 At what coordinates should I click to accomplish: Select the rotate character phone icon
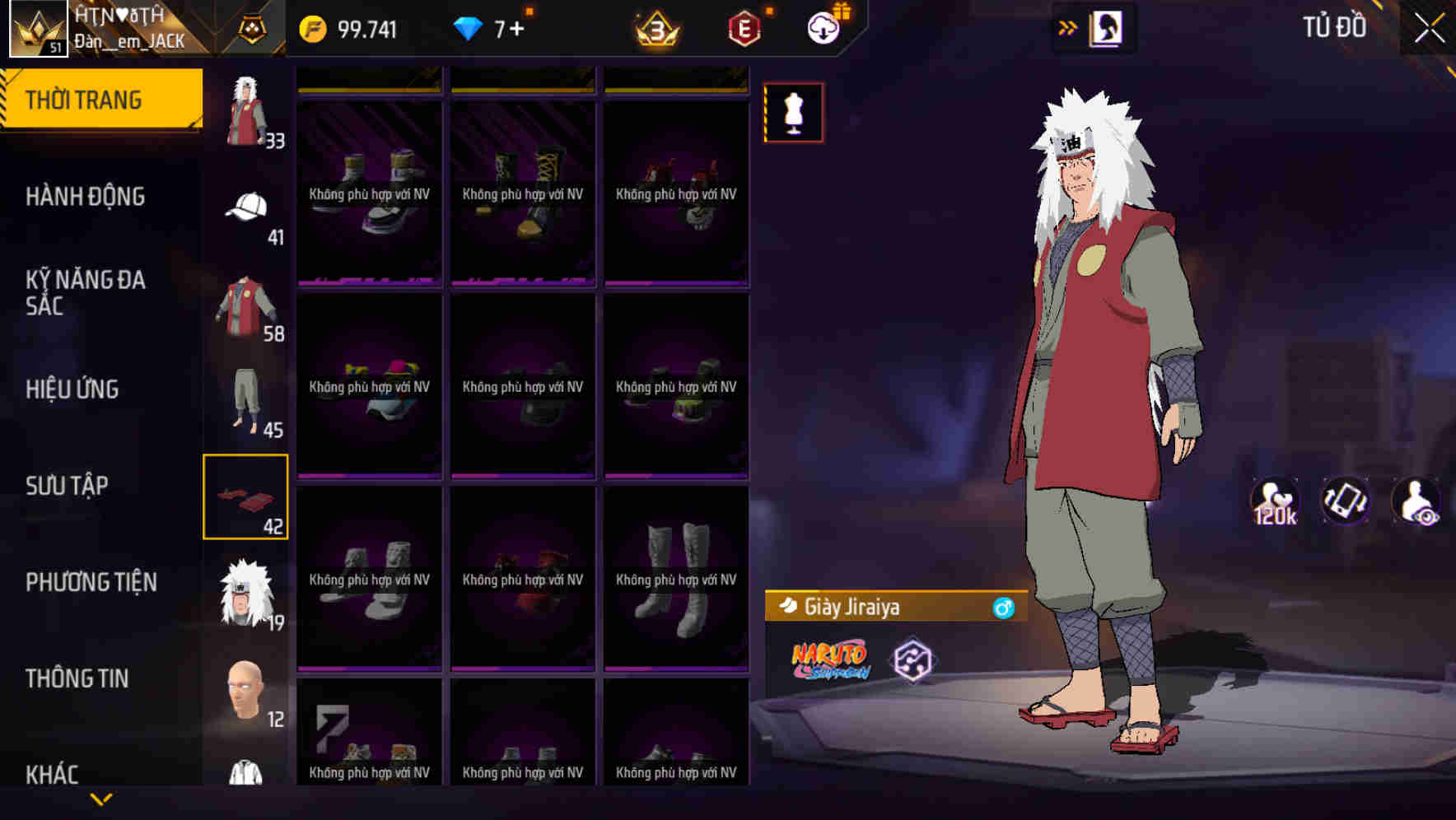click(1346, 502)
